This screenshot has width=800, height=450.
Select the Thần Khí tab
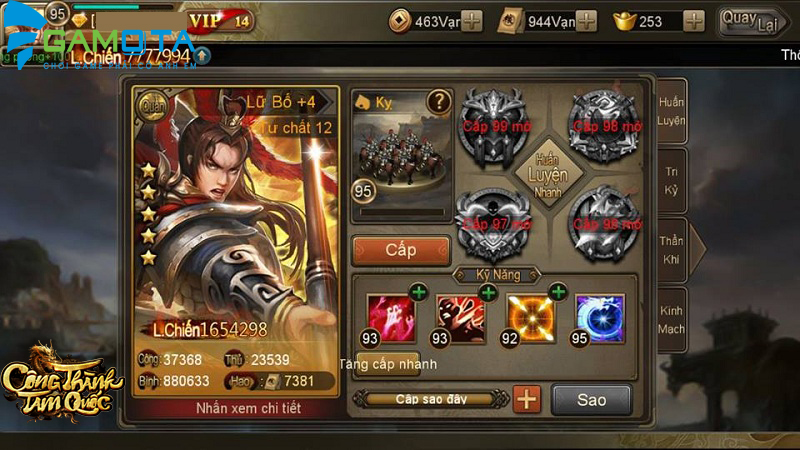pos(672,249)
